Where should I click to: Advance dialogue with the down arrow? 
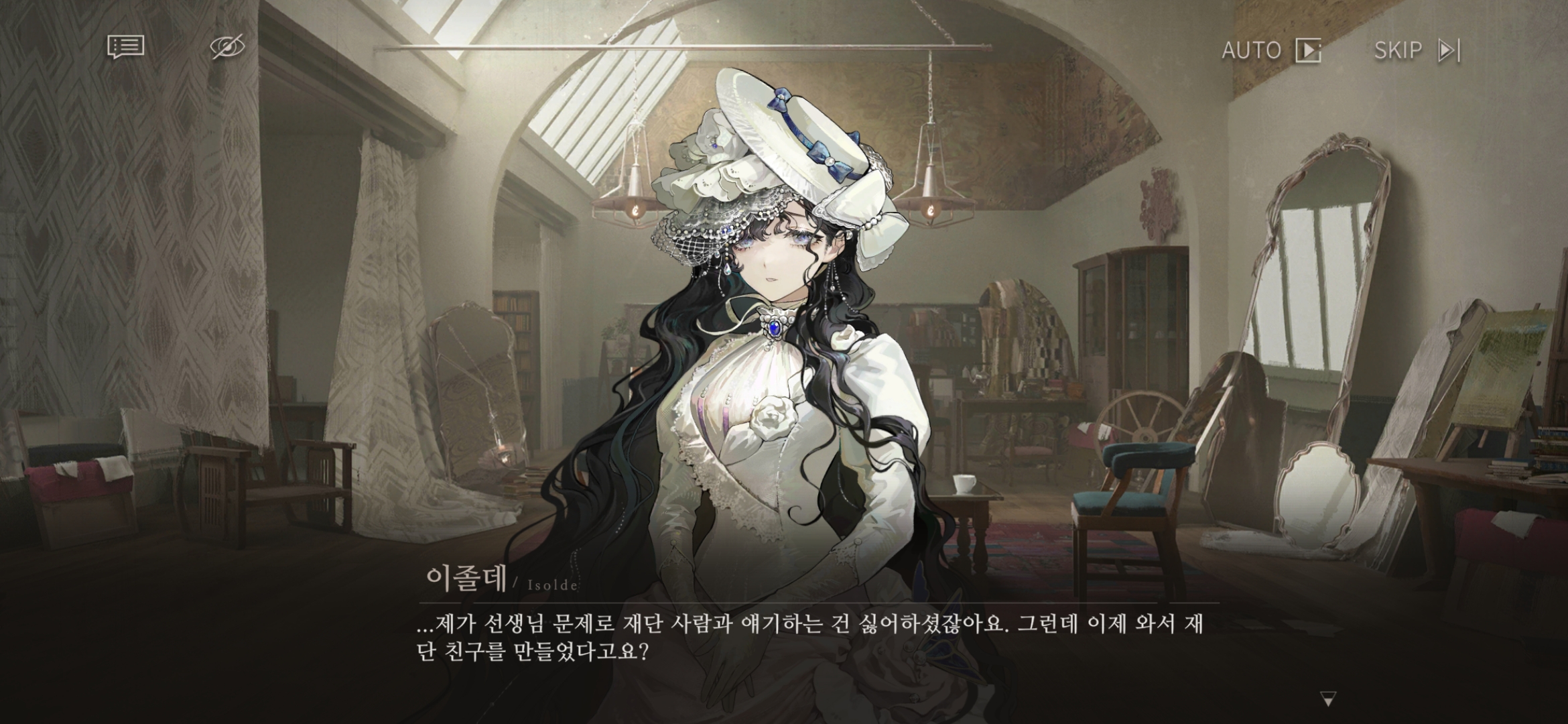(x=1327, y=700)
